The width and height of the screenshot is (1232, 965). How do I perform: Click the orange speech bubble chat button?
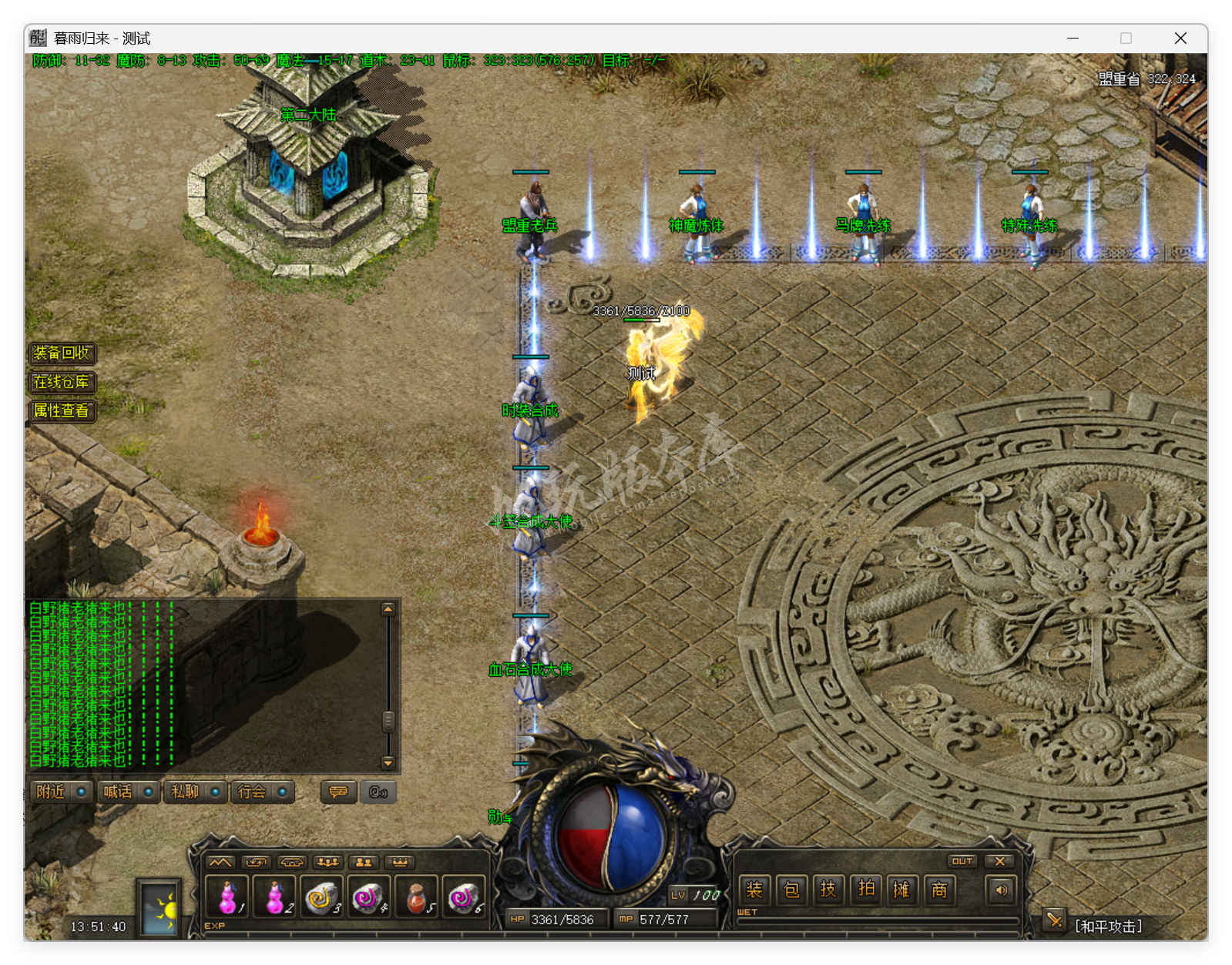coord(338,792)
